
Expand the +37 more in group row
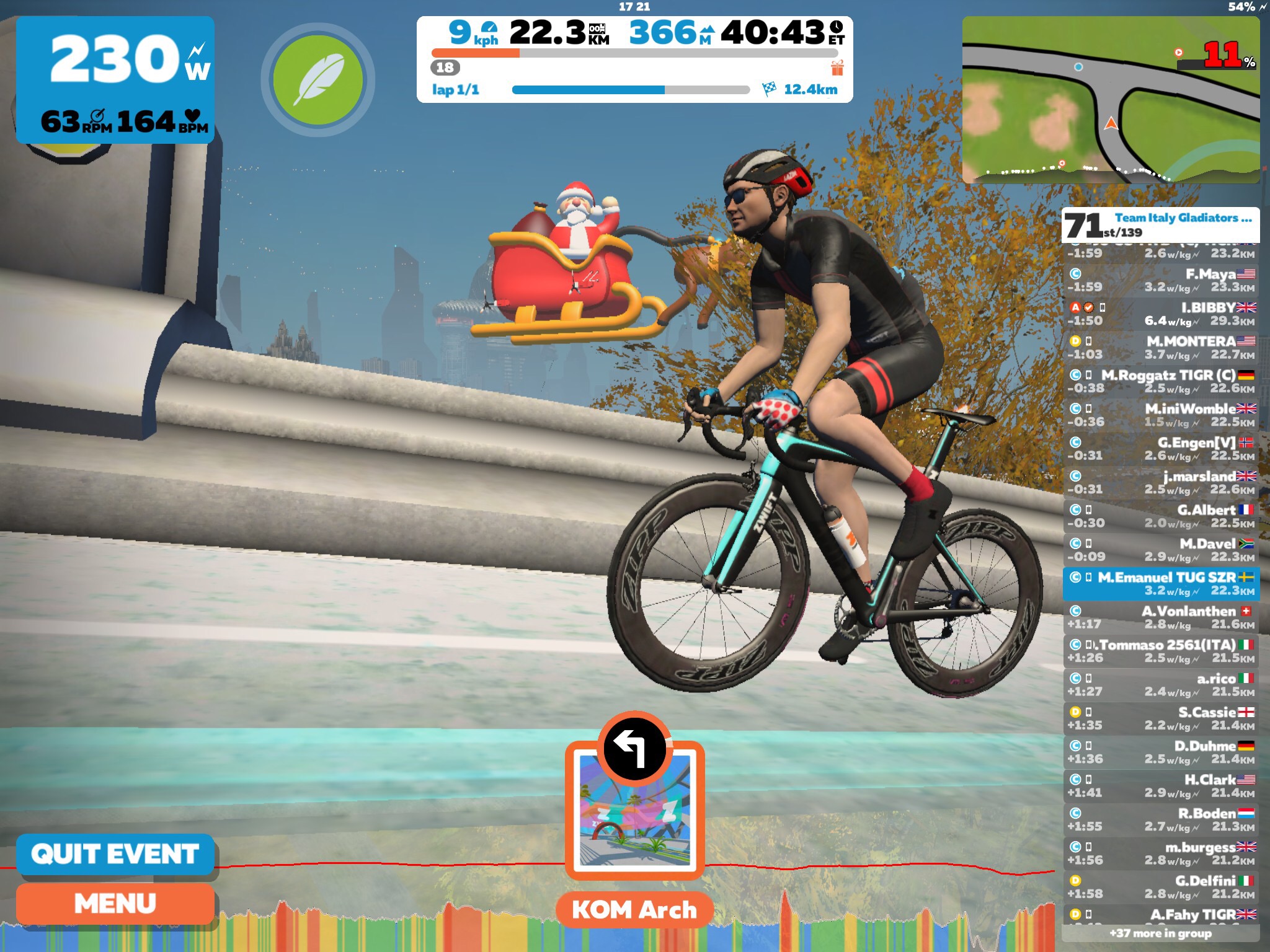pos(1160,933)
